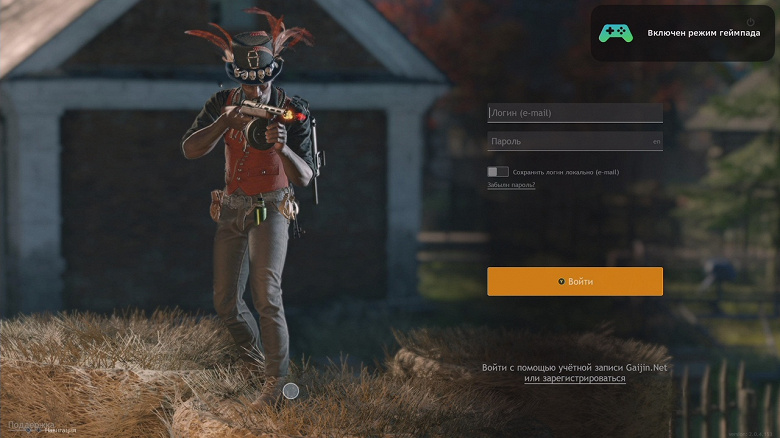This screenshot has height=438, width=780.
Task: Focus the Логин (e-mail) input field
Action: click(x=574, y=113)
